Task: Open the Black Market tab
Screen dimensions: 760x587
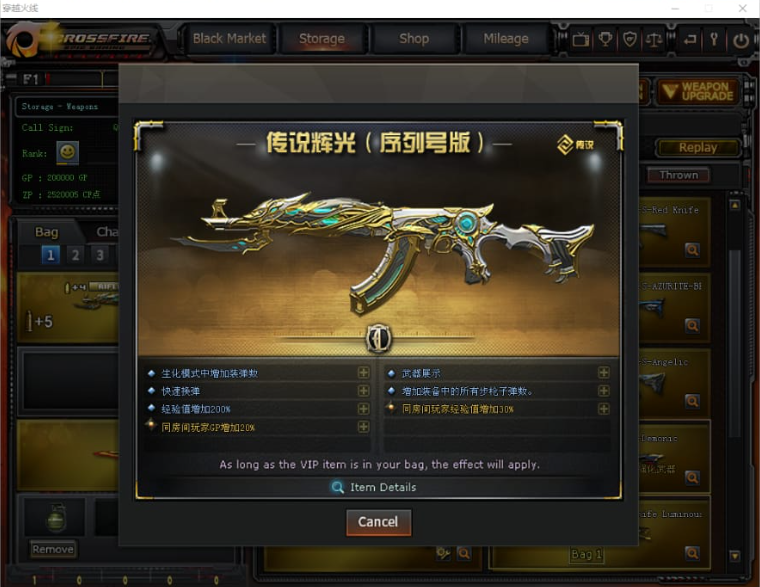Action: click(x=229, y=39)
